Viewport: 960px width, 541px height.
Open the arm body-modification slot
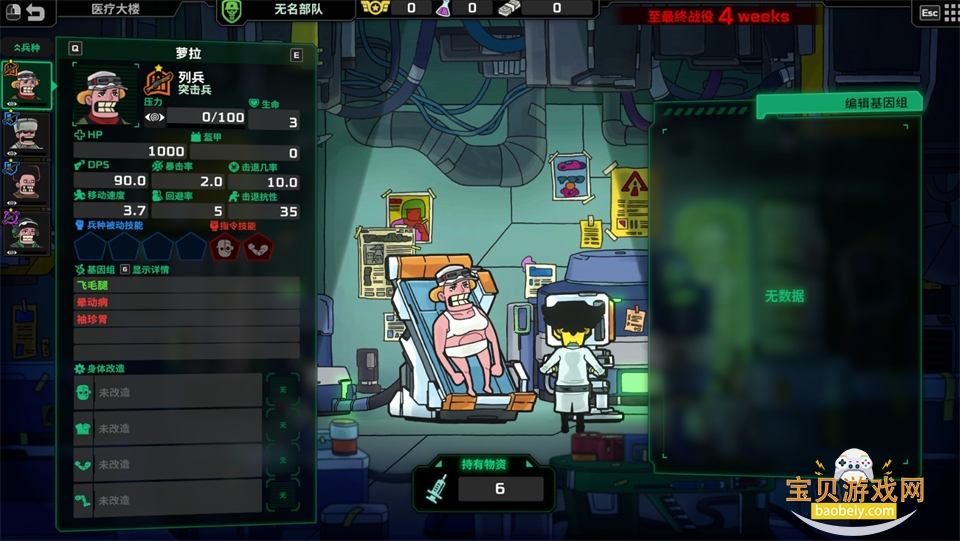tap(168, 464)
